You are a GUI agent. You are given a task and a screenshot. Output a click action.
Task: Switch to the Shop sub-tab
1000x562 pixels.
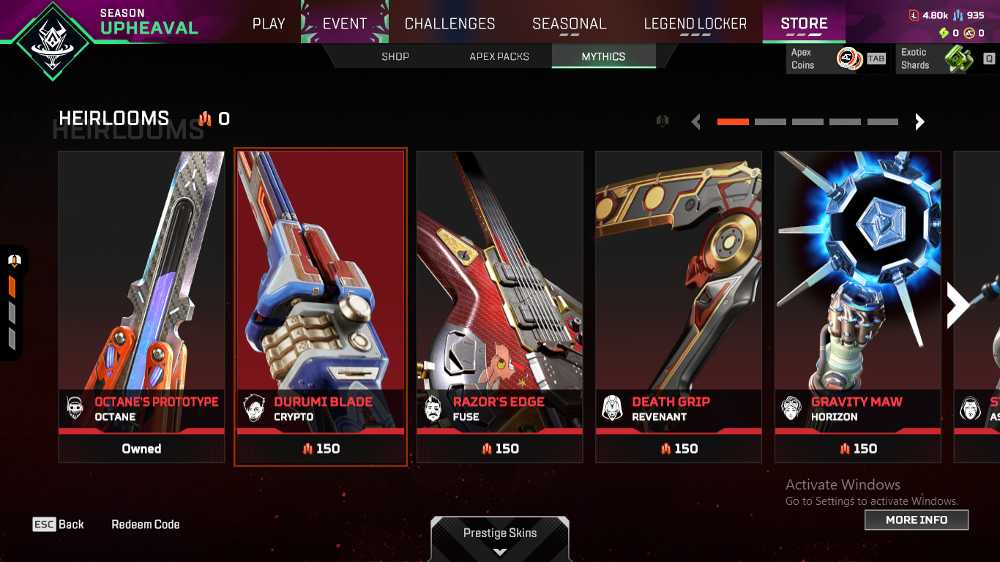[395, 57]
